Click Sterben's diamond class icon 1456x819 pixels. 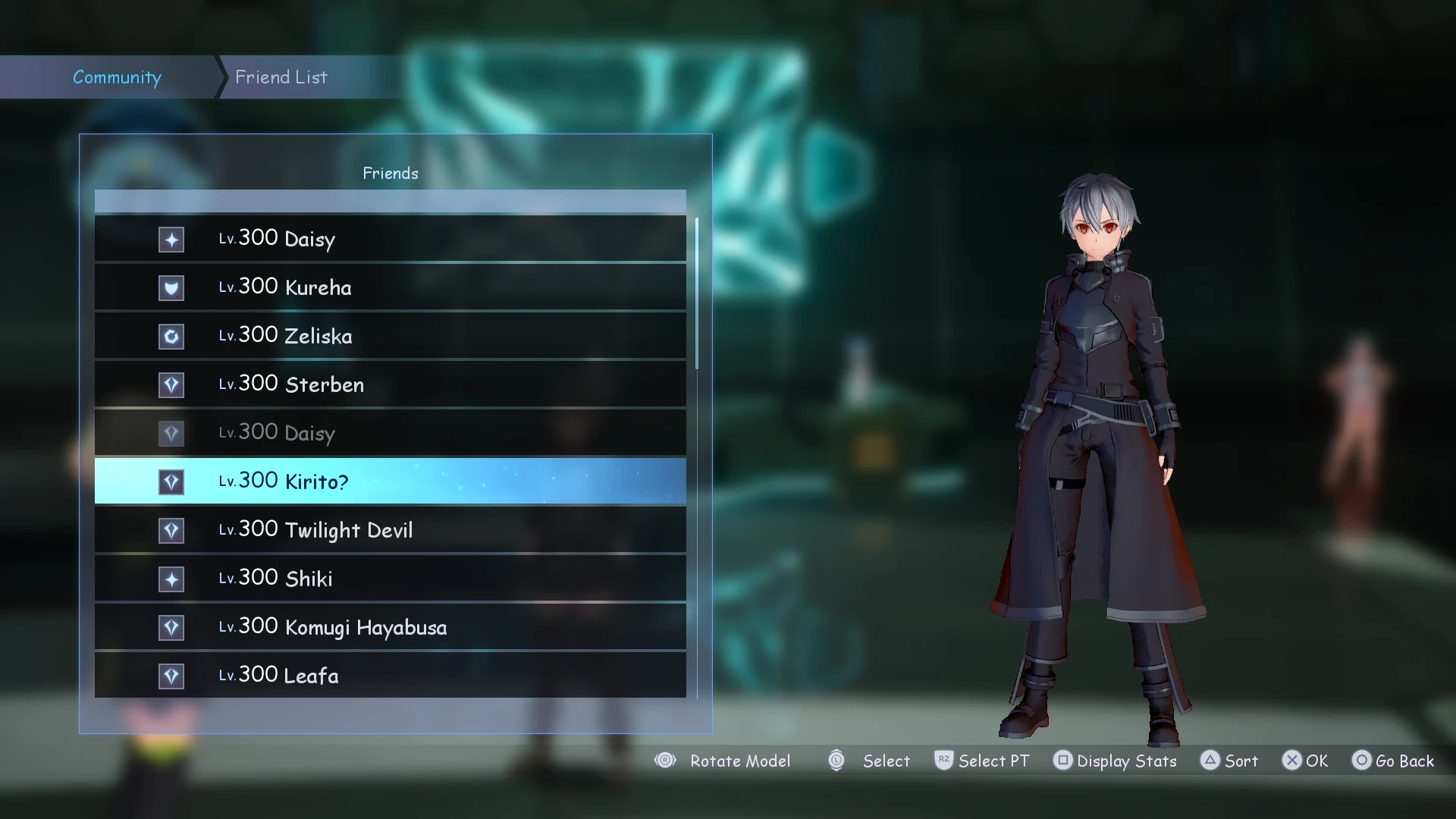click(171, 384)
